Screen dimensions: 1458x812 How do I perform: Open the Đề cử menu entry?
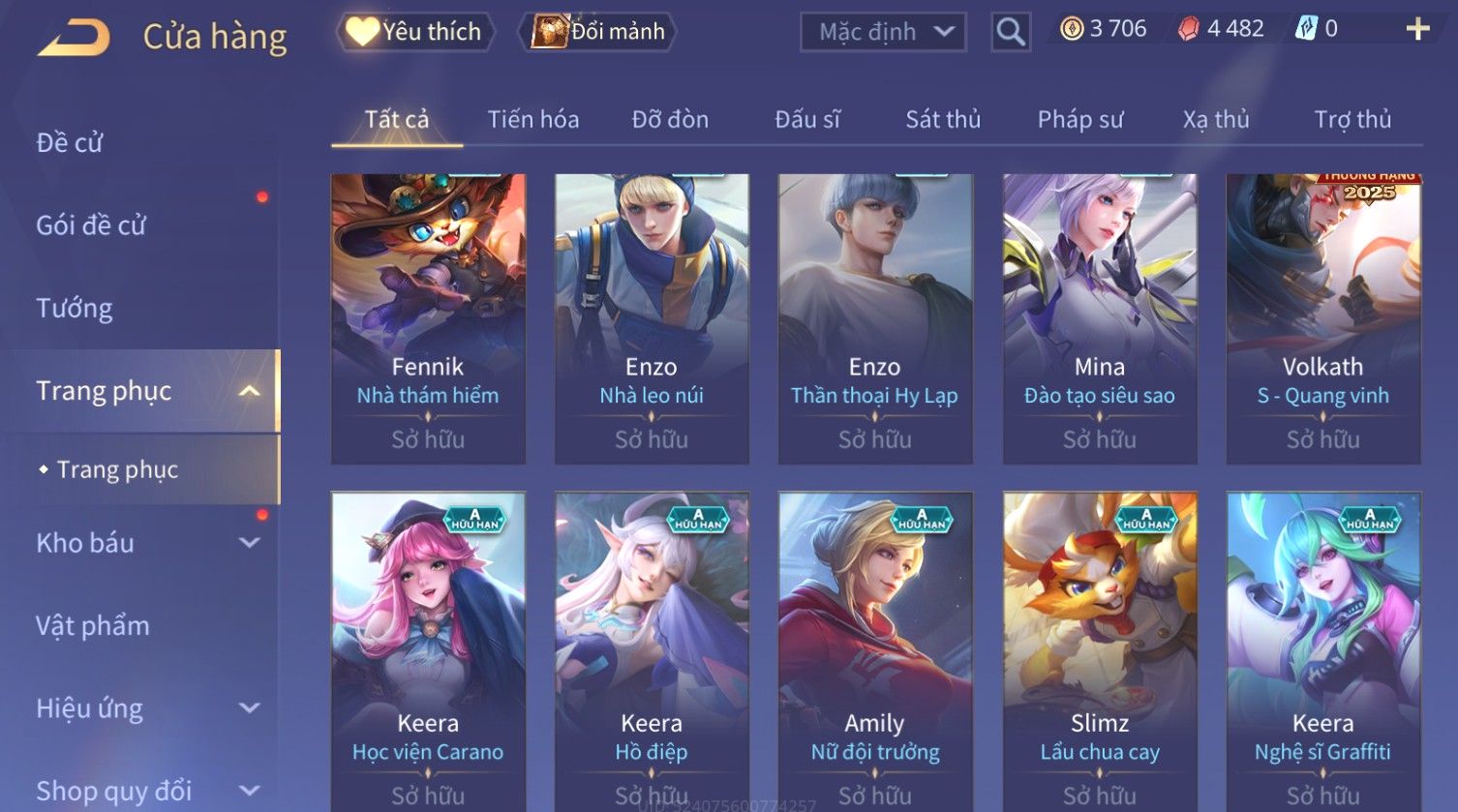(x=70, y=143)
